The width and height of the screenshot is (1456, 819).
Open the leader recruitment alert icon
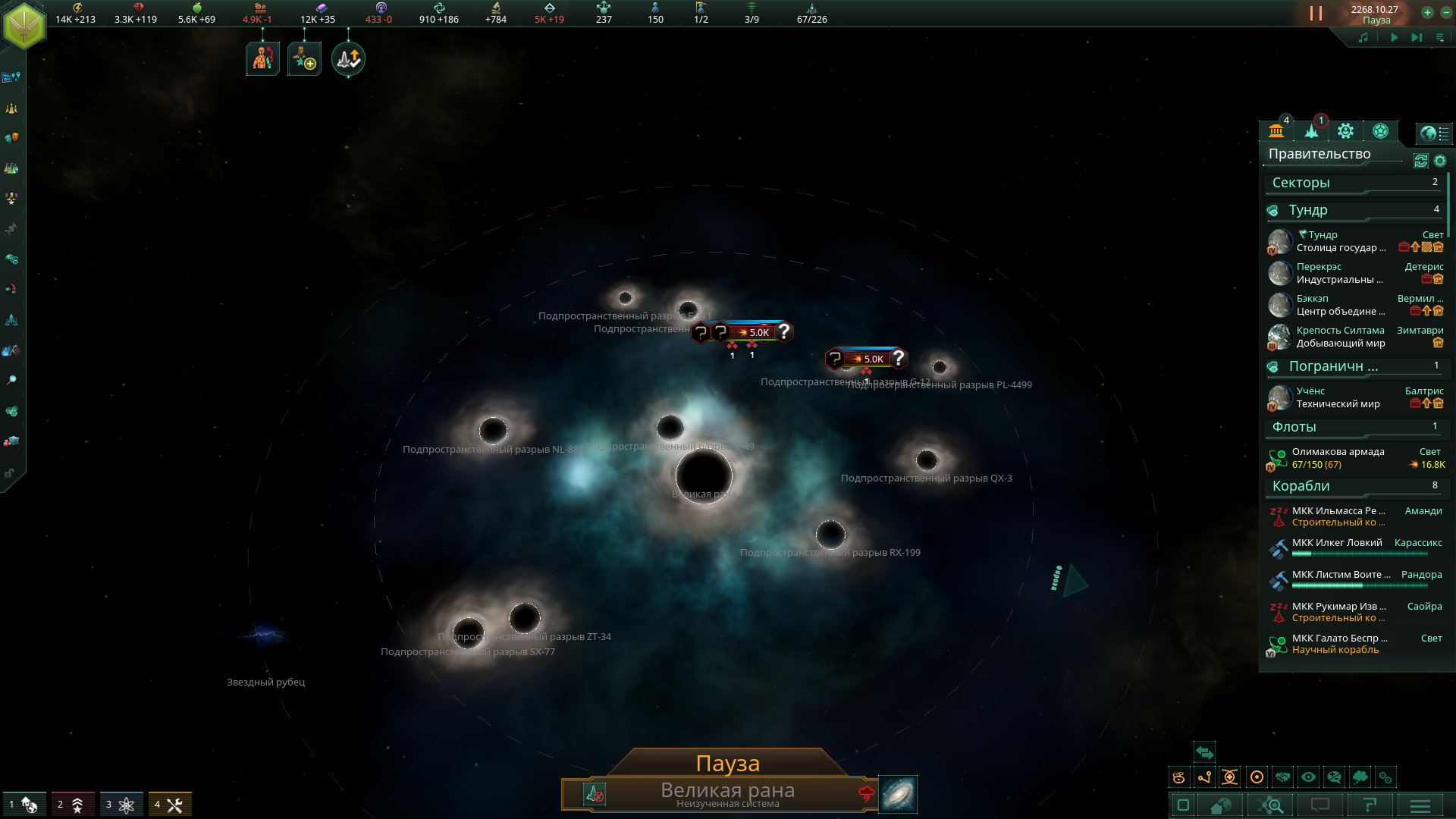pyautogui.click(x=305, y=59)
